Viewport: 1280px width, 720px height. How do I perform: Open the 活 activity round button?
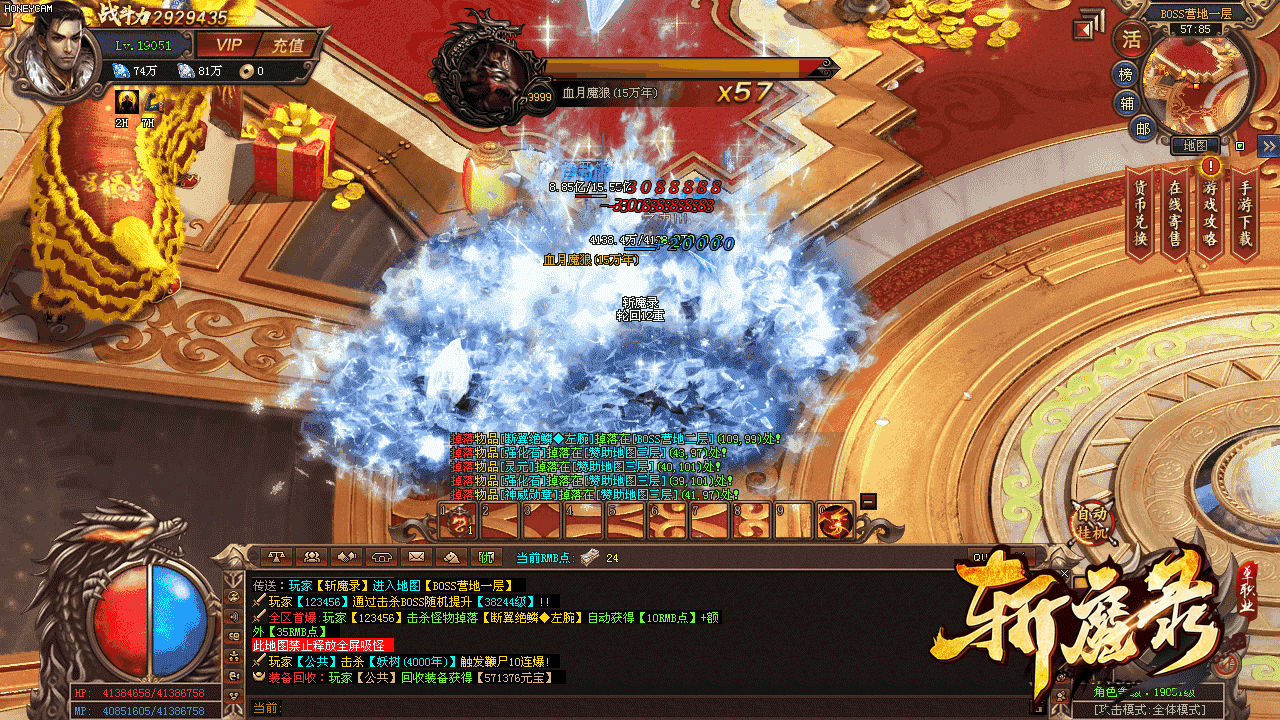click(1131, 40)
